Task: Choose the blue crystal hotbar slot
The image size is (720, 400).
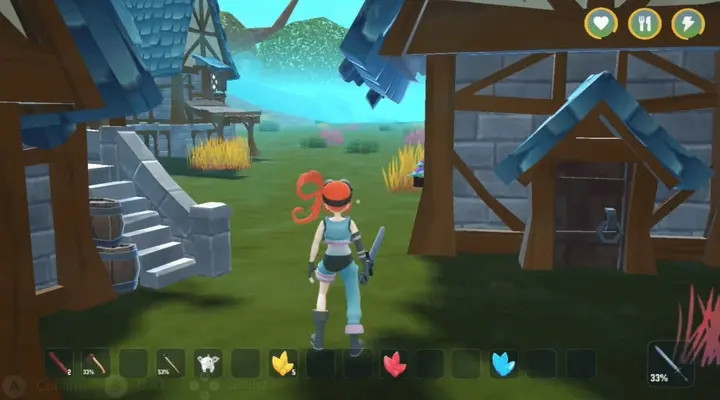Action: 505,364
